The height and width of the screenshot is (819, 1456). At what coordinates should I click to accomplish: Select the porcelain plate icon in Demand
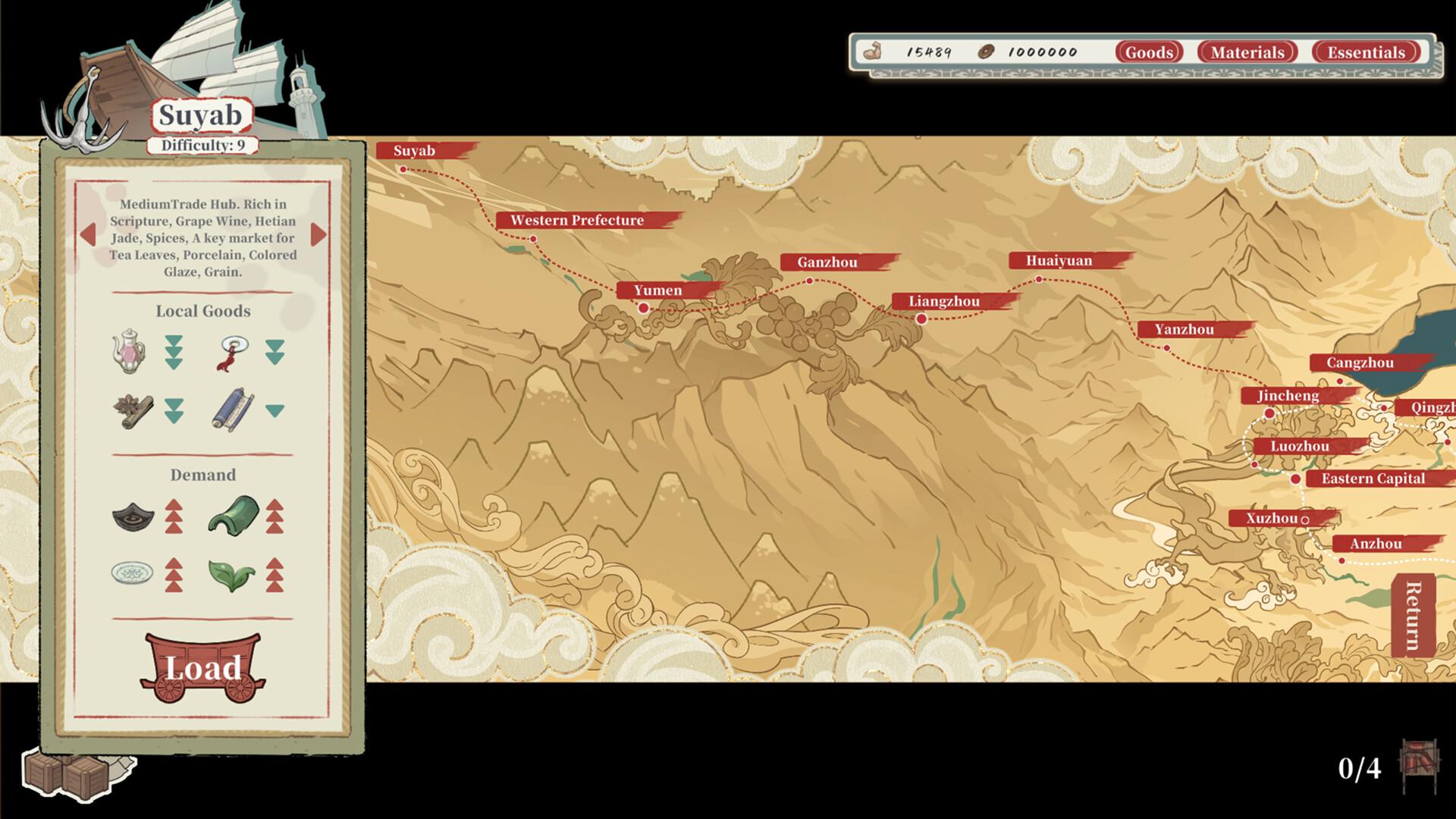click(131, 573)
